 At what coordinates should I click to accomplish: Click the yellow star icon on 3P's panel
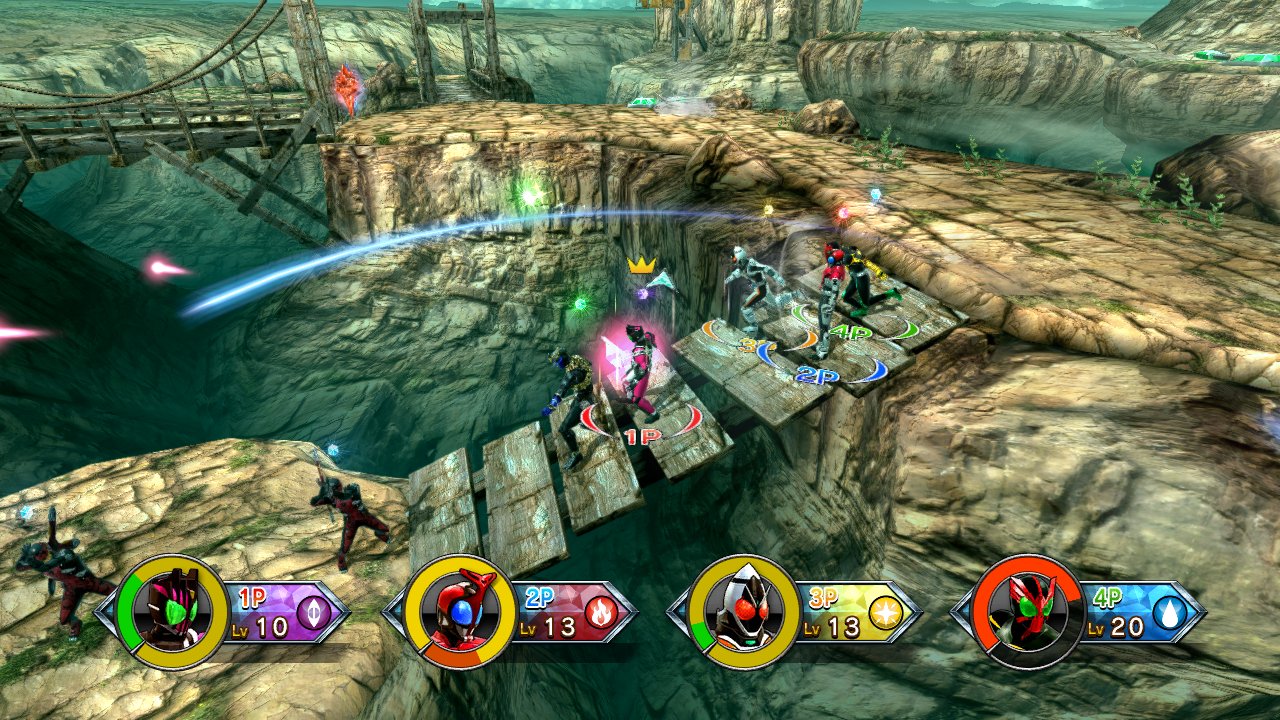coord(885,611)
